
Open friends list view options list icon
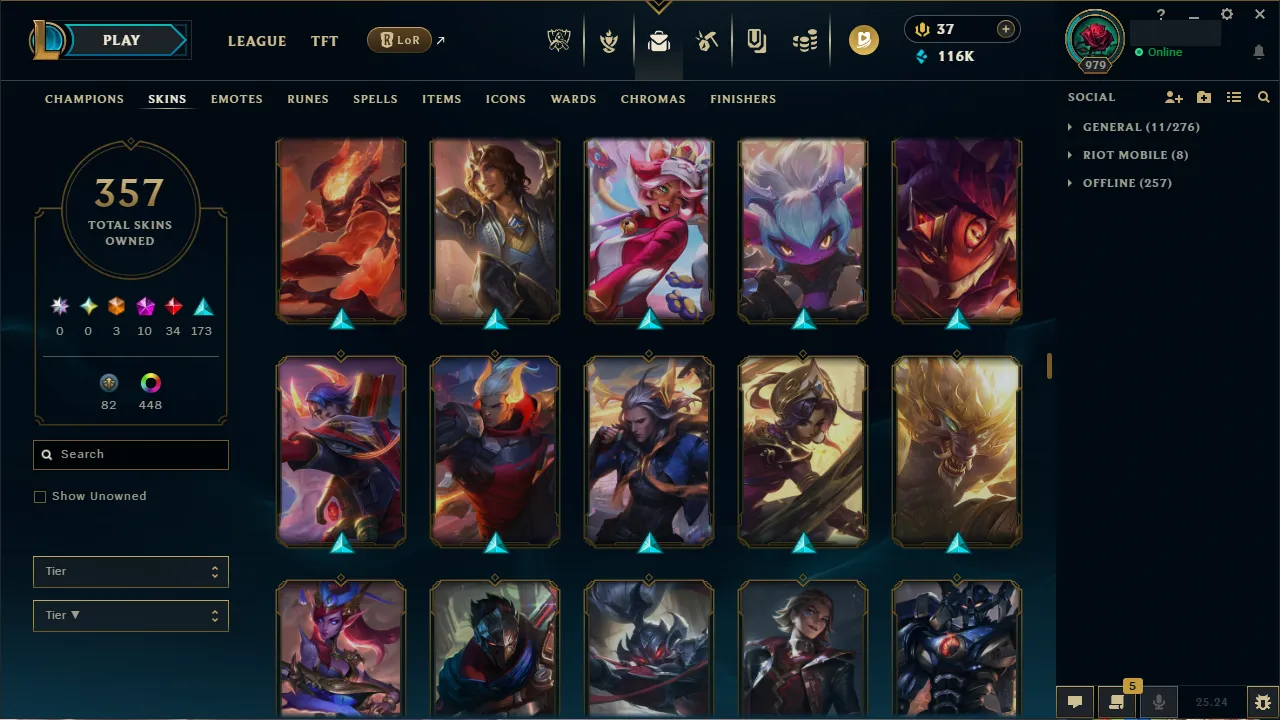[1234, 97]
